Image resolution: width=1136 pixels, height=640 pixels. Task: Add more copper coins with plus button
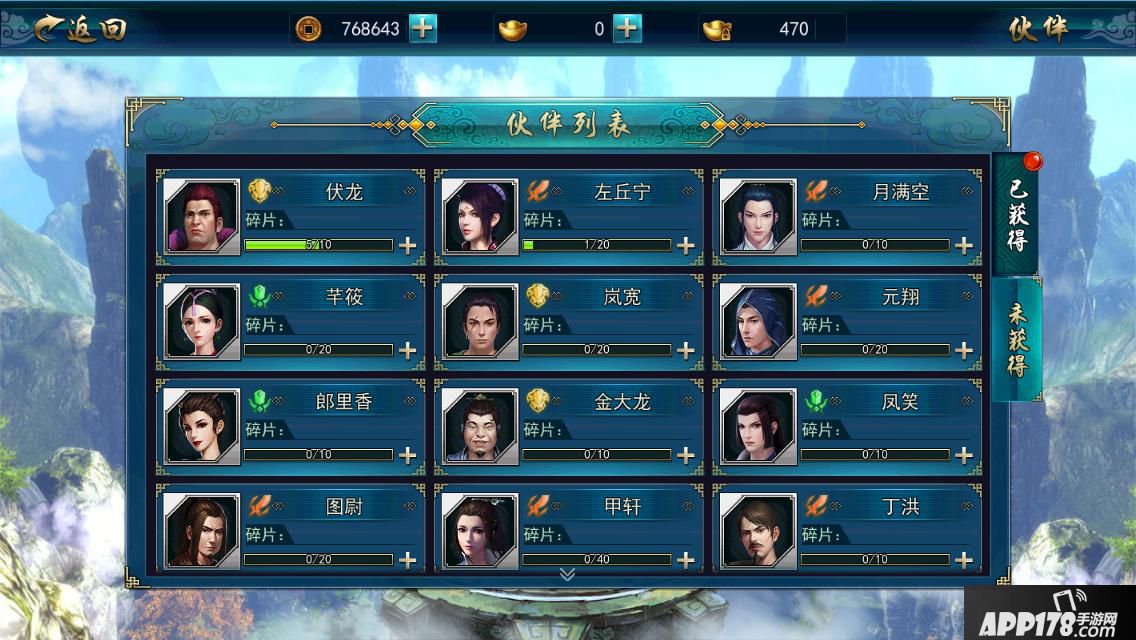[423, 29]
